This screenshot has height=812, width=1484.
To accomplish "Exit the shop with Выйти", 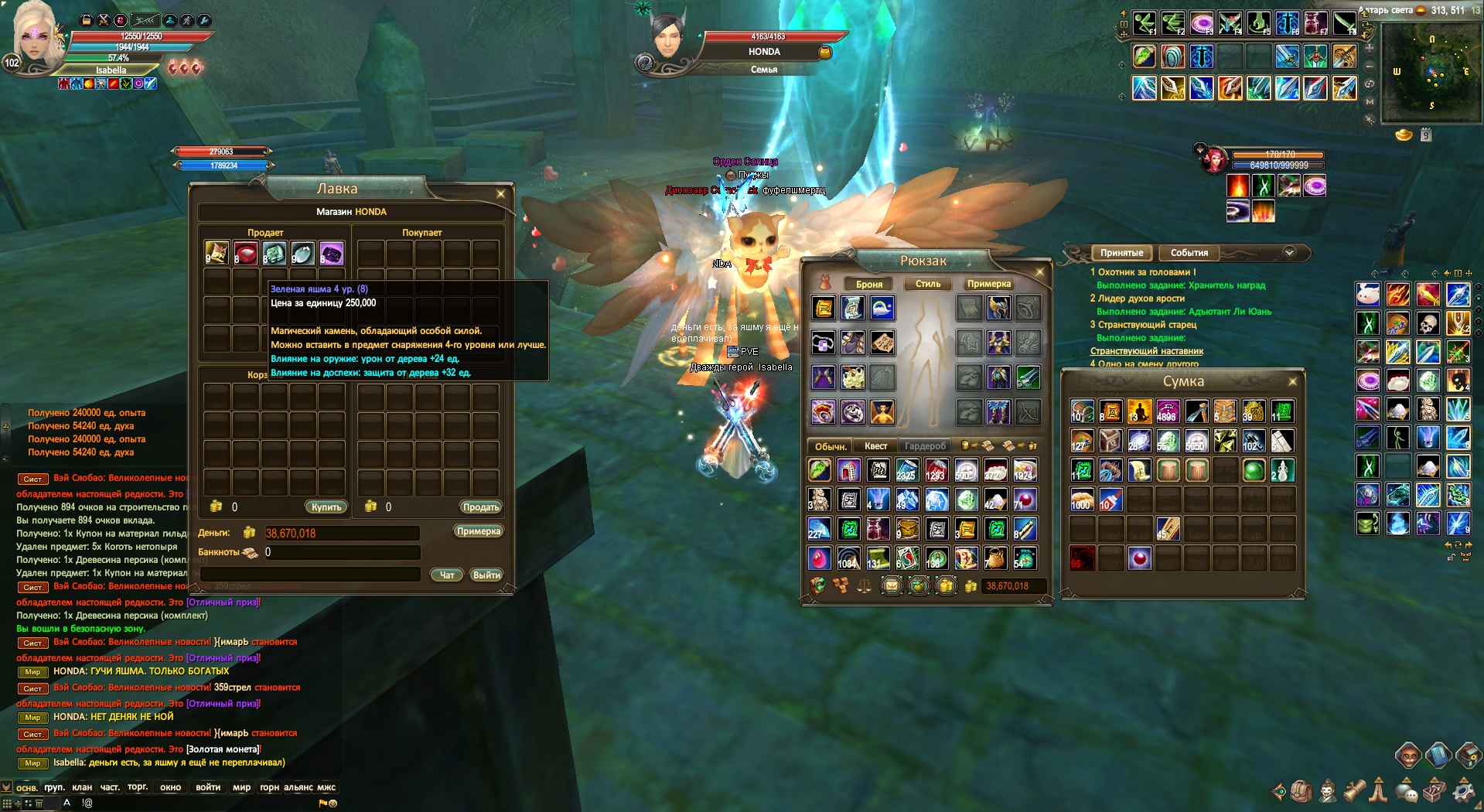I will coord(486,575).
